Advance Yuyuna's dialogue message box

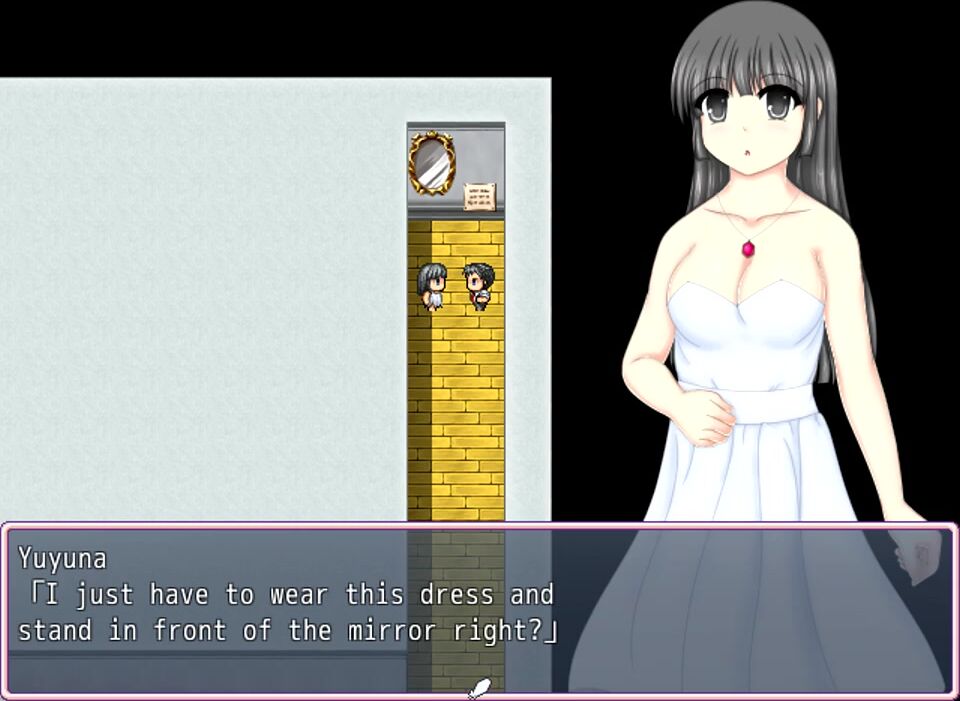coord(478,608)
